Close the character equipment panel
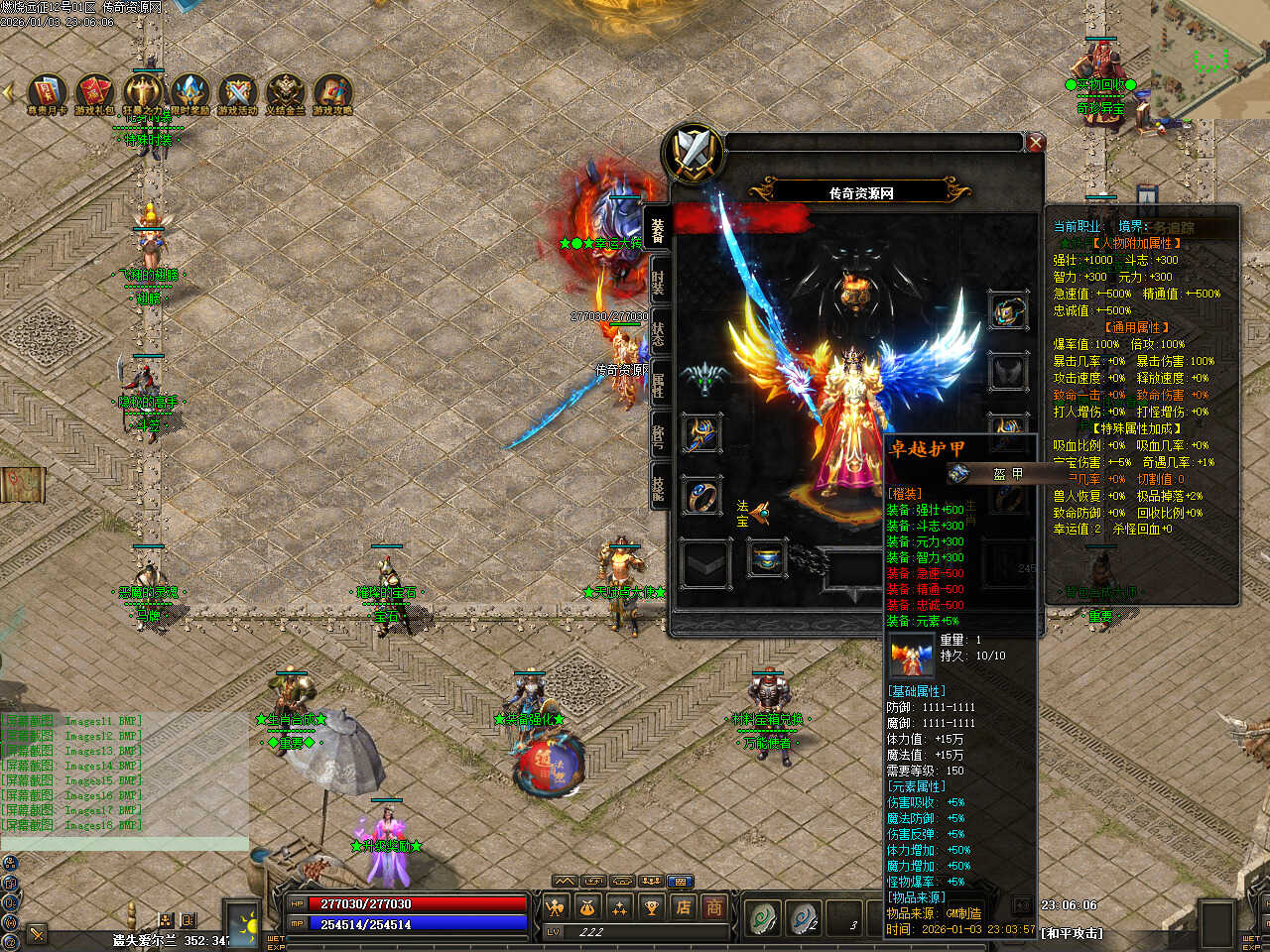Image resolution: width=1270 pixels, height=952 pixels. (1036, 143)
